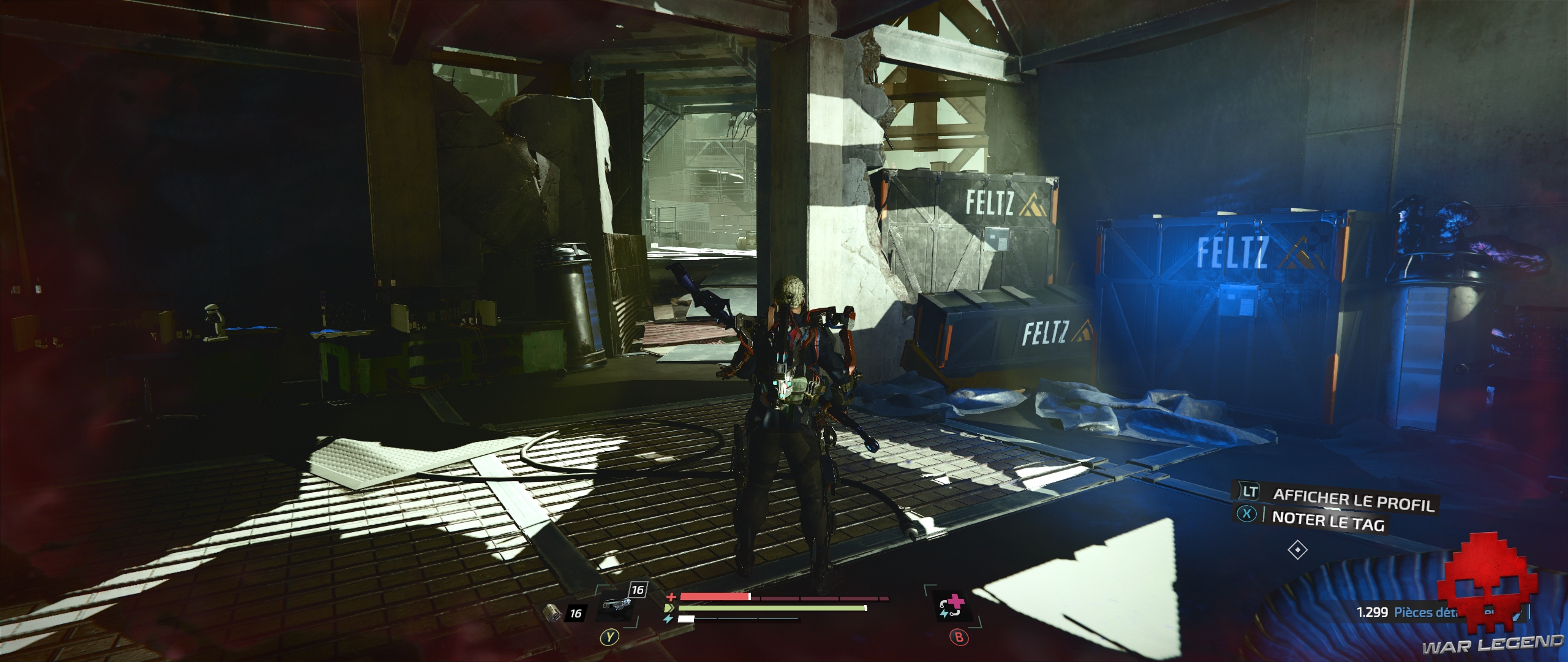Select NOTER LE TAG
1568x662 pixels.
tap(1330, 520)
